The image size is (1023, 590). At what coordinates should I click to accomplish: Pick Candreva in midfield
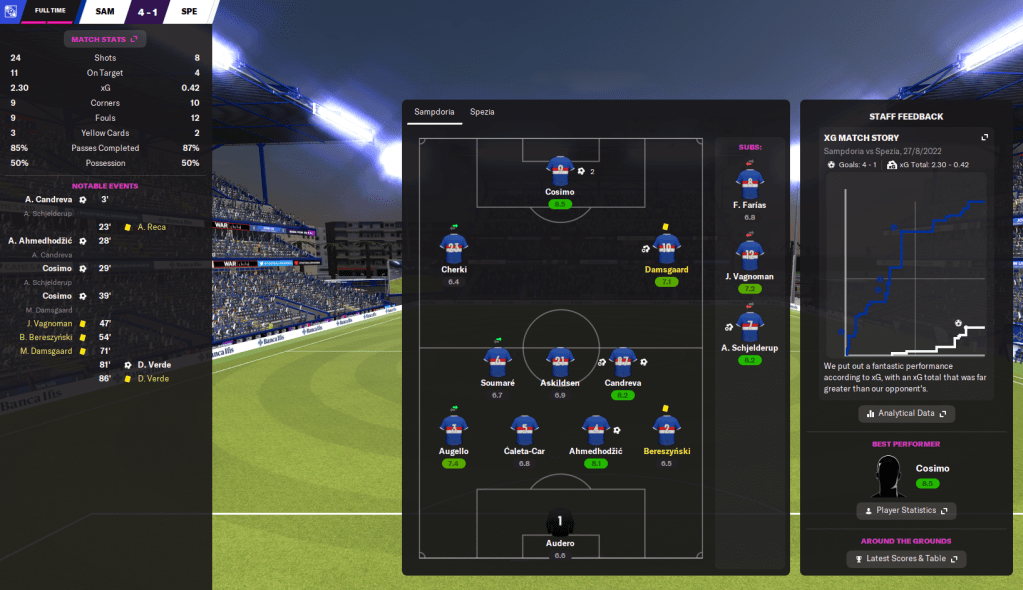(623, 365)
